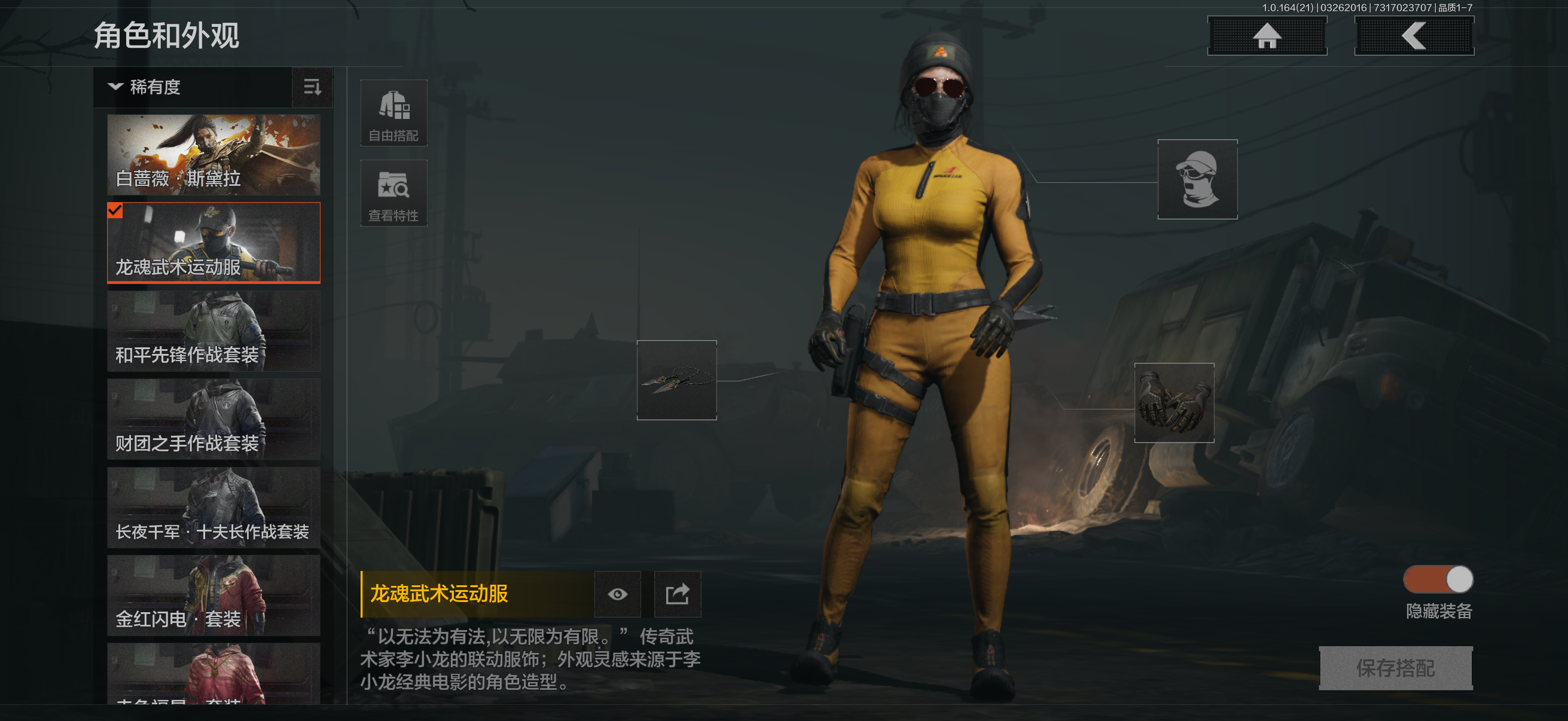Viewport: 1568px width, 721px height.
Task: Click the home icon in top right
Action: point(1267,35)
